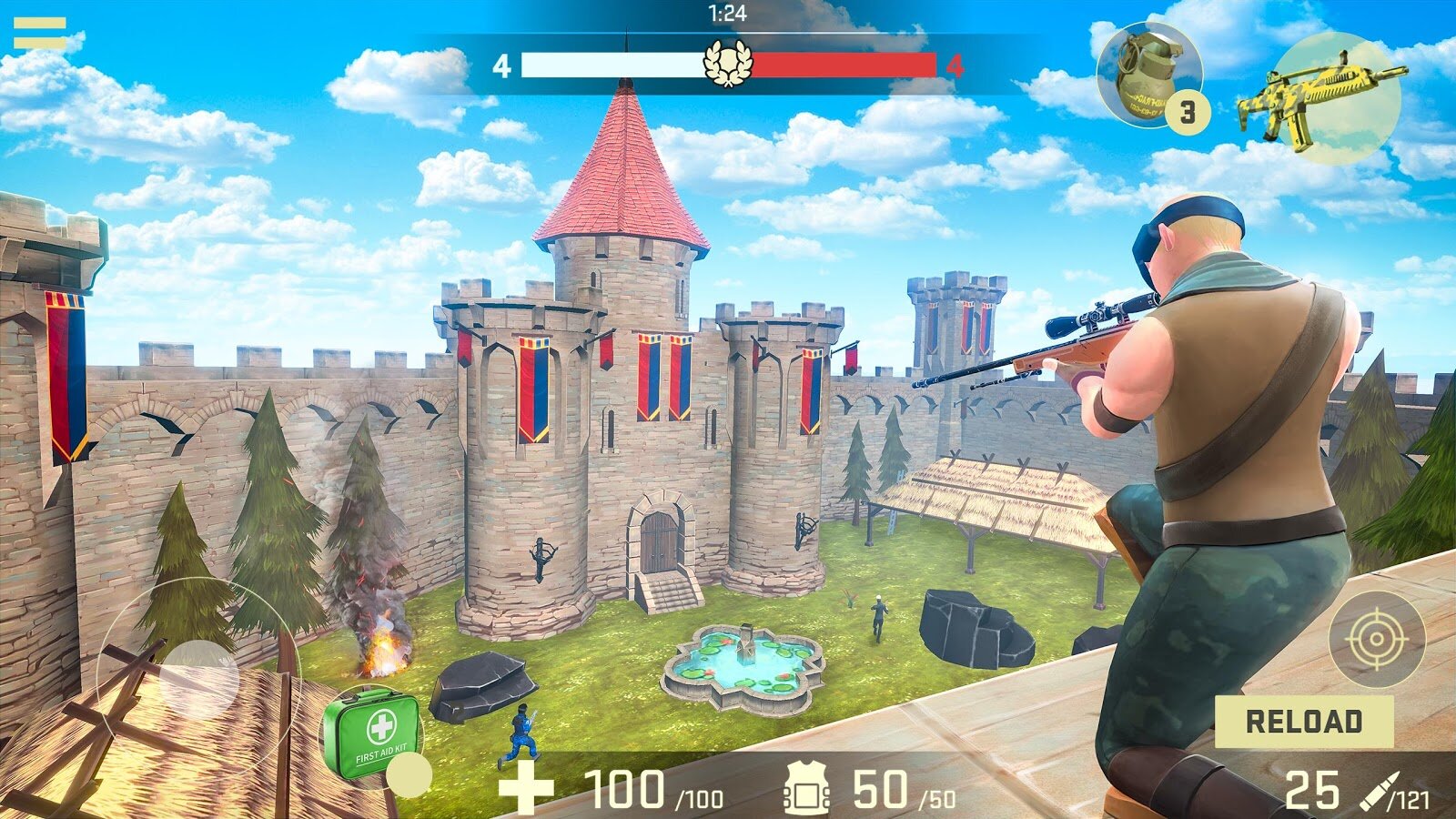Tap the RELOAD button
Image resolution: width=1456 pixels, height=819 pixels.
(x=1303, y=722)
